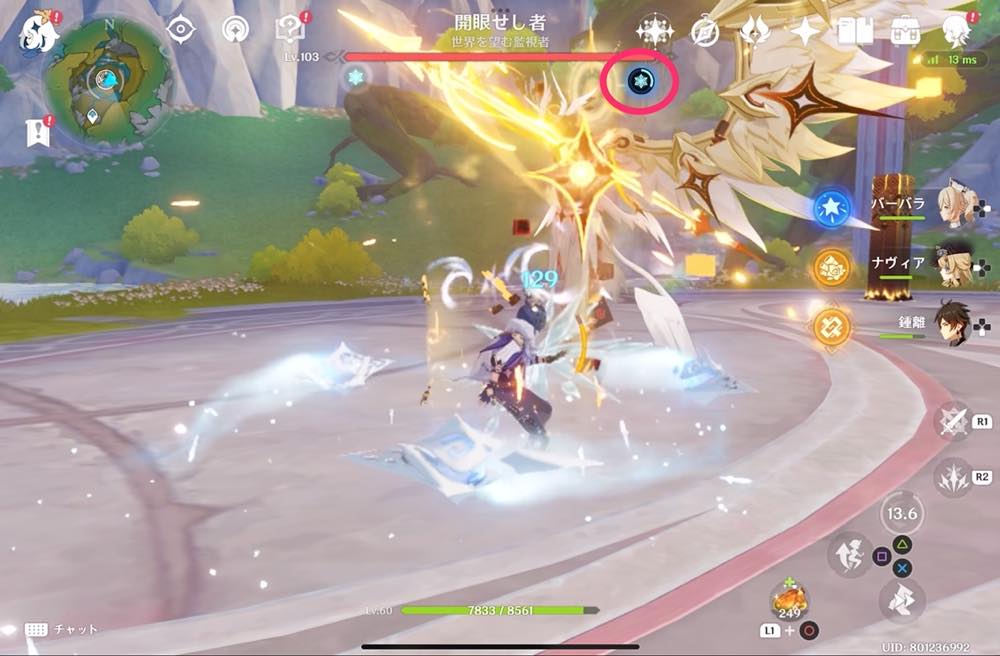Open the adventurer handbook book icon
The width and height of the screenshot is (1000, 656).
coord(855,31)
